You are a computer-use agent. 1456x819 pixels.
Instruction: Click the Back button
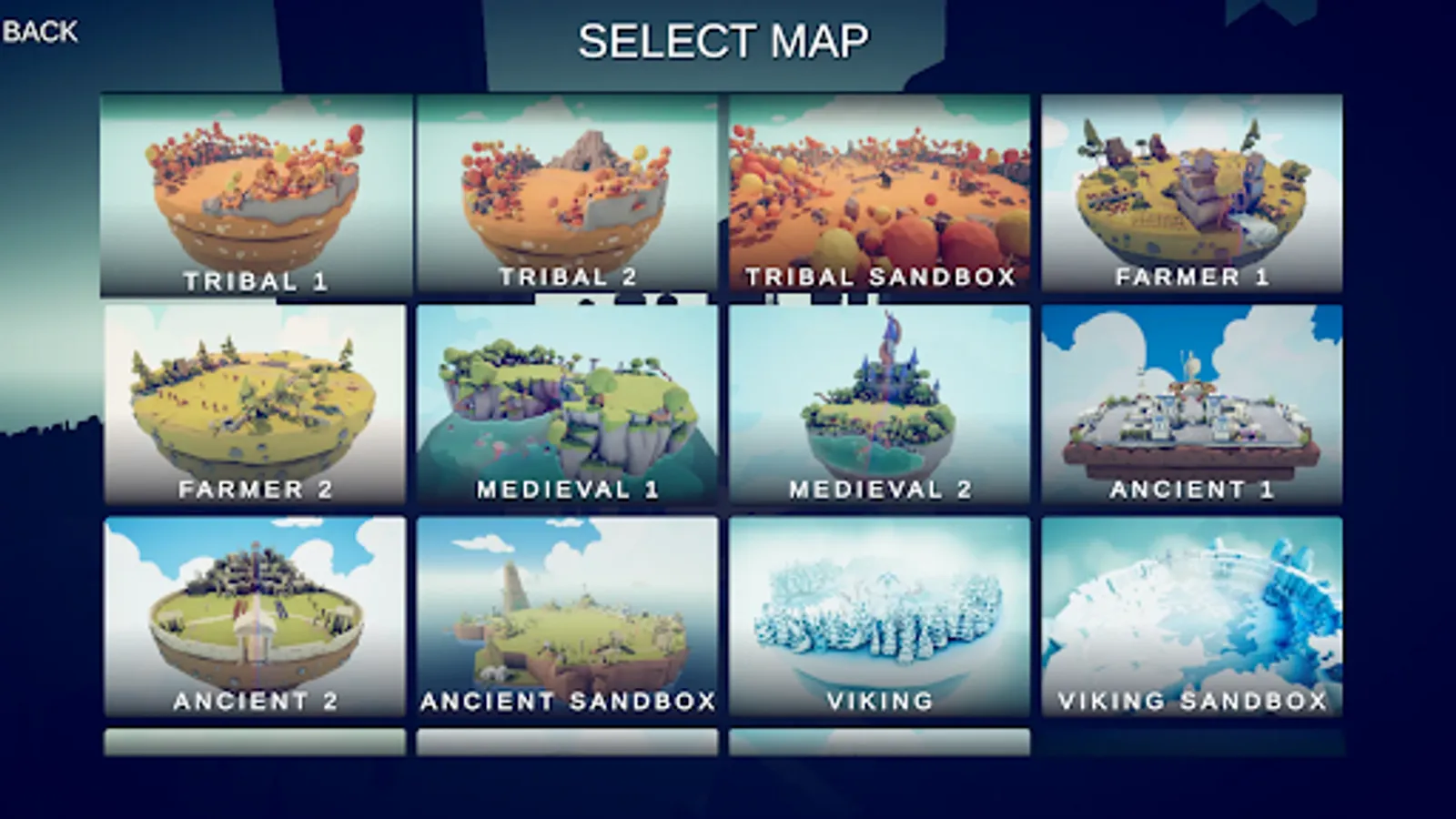38,32
